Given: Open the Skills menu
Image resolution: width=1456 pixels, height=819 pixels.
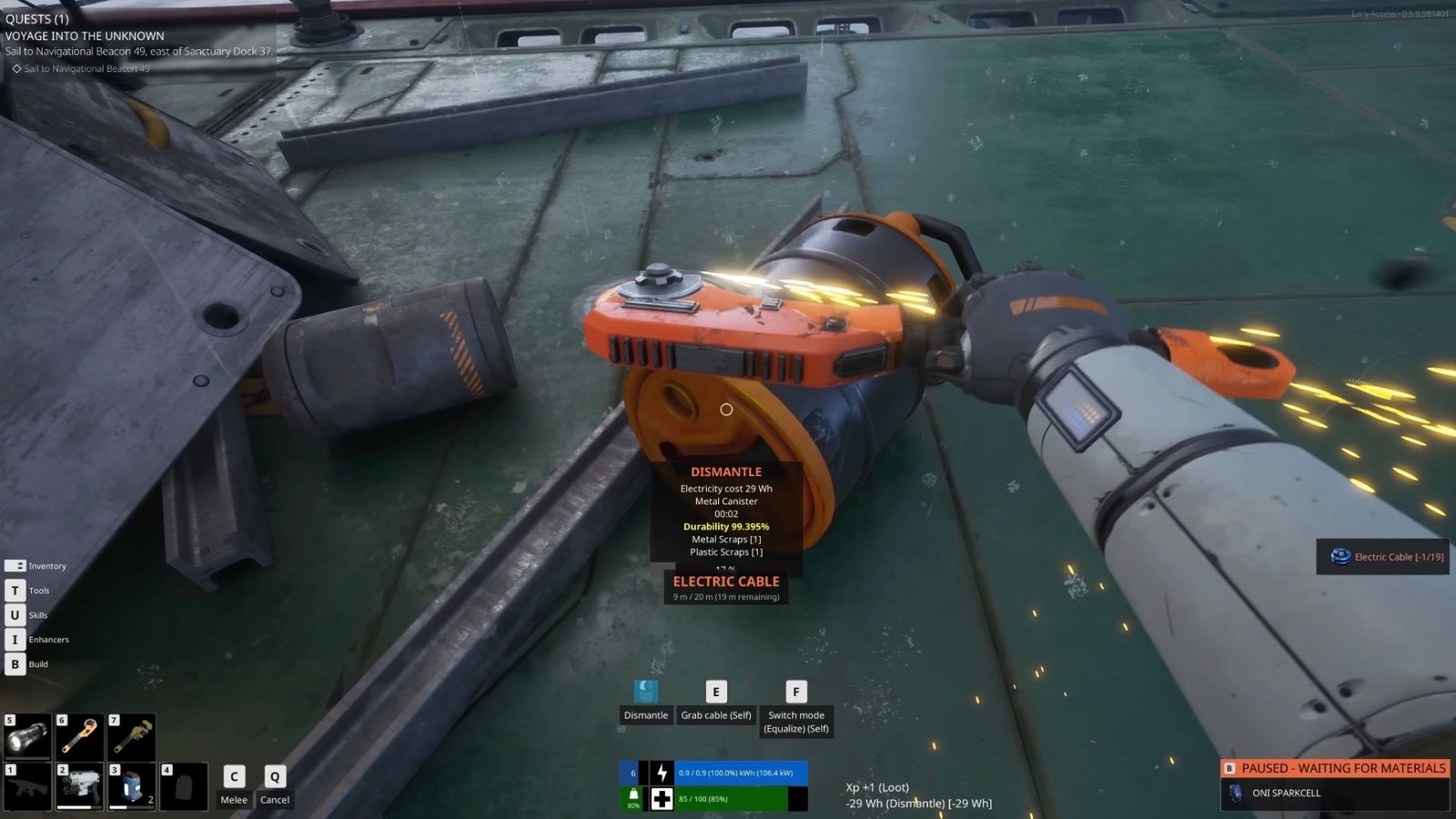Looking at the screenshot, I should 15,614.
